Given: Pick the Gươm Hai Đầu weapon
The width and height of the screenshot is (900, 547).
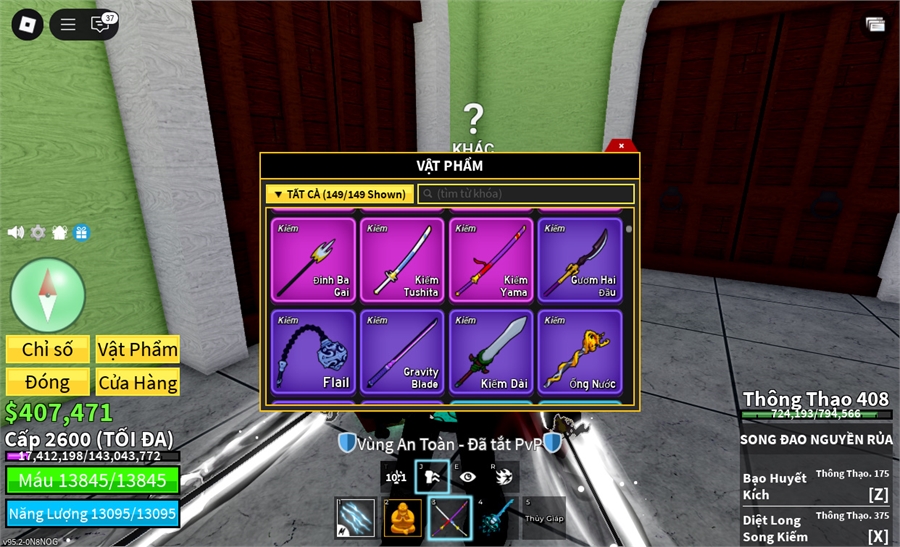Looking at the screenshot, I should pos(580,260).
